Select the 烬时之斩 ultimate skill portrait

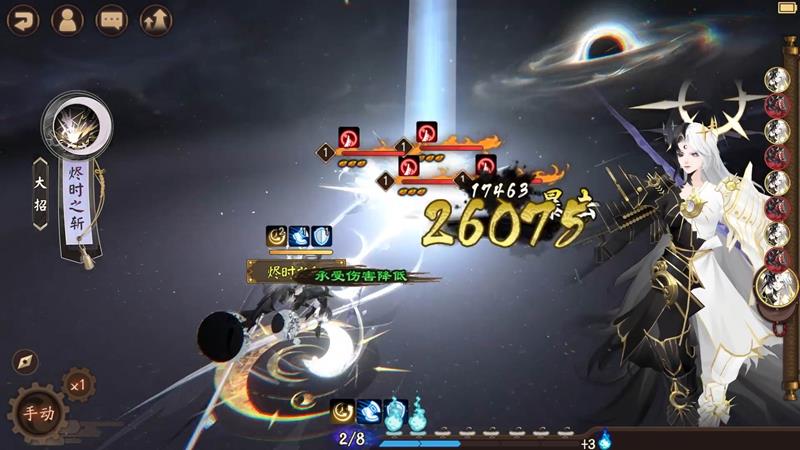point(76,126)
